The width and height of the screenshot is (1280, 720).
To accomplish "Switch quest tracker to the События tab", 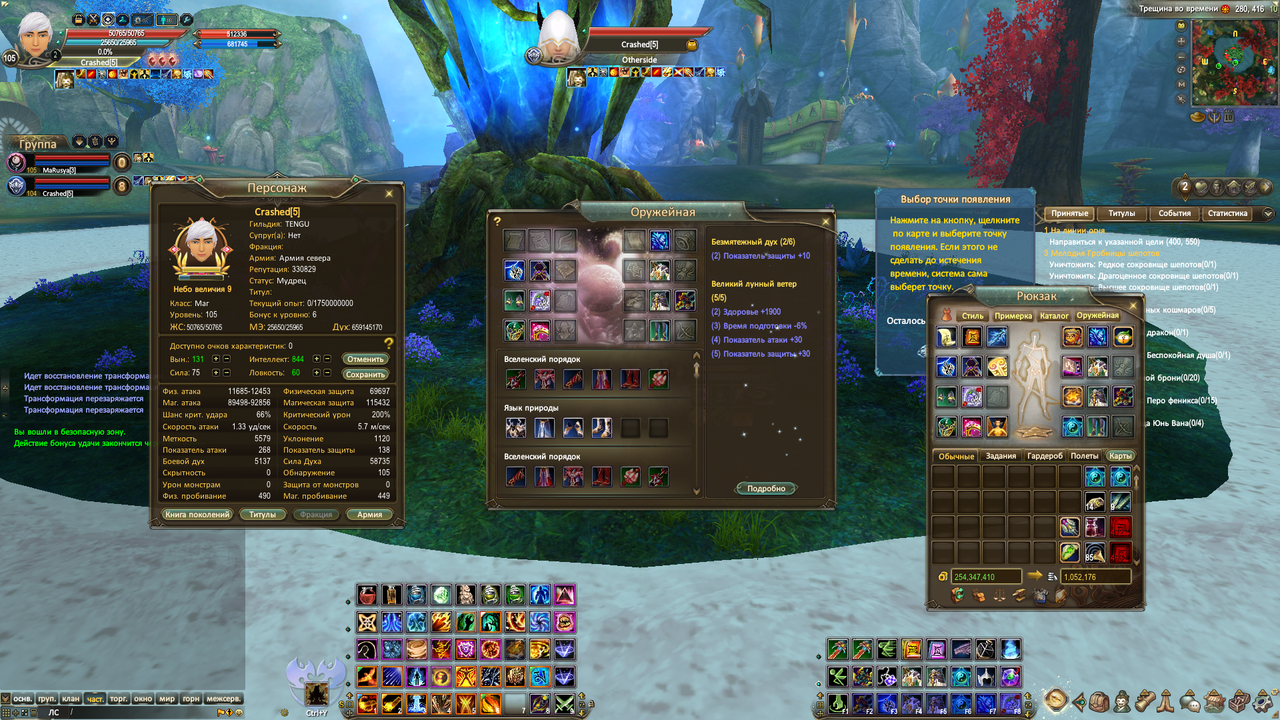I will (1175, 213).
